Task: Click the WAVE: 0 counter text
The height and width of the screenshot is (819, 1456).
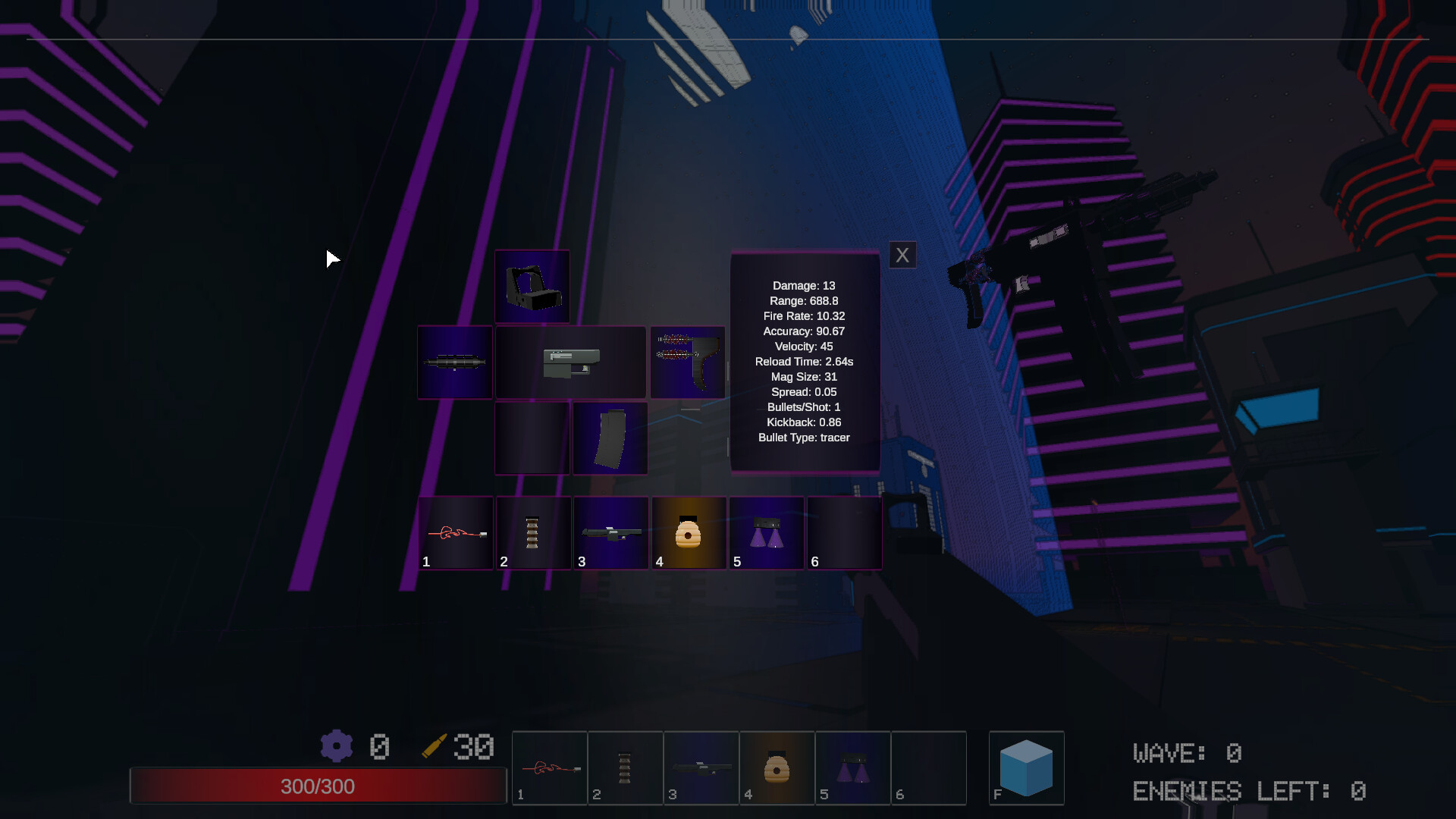Action: [x=1187, y=752]
